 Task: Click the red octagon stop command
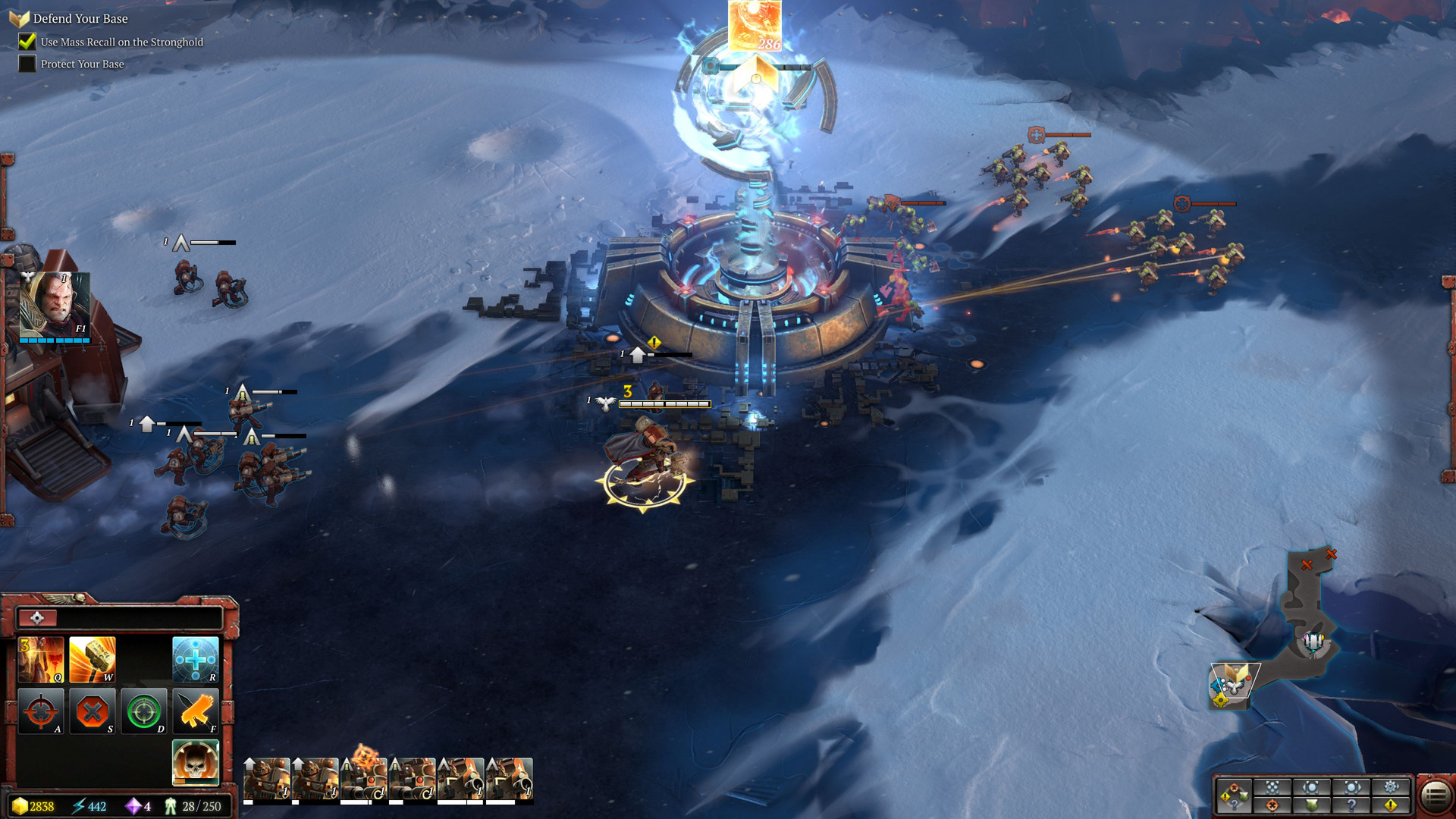coord(93,711)
